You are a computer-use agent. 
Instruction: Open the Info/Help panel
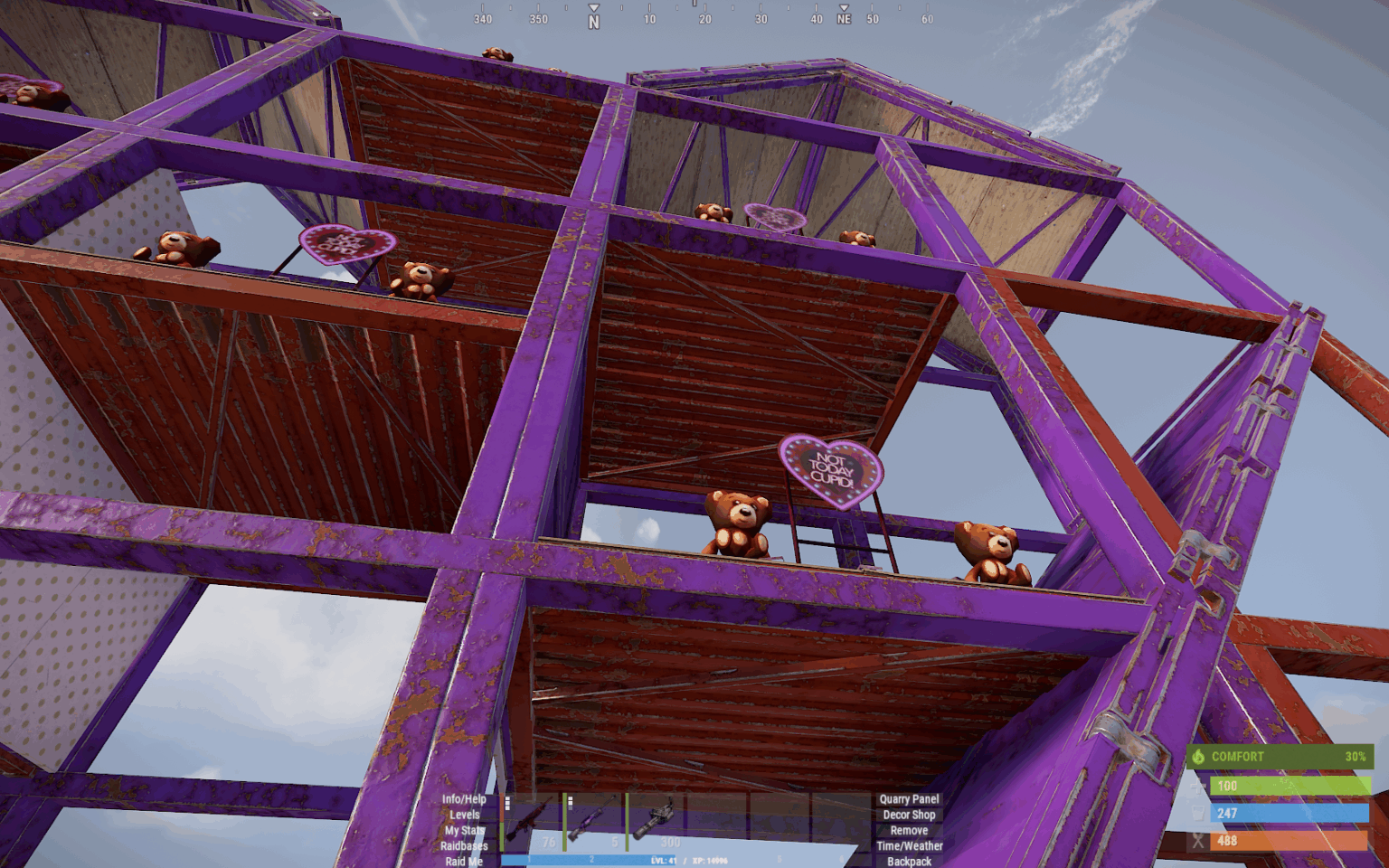464,799
